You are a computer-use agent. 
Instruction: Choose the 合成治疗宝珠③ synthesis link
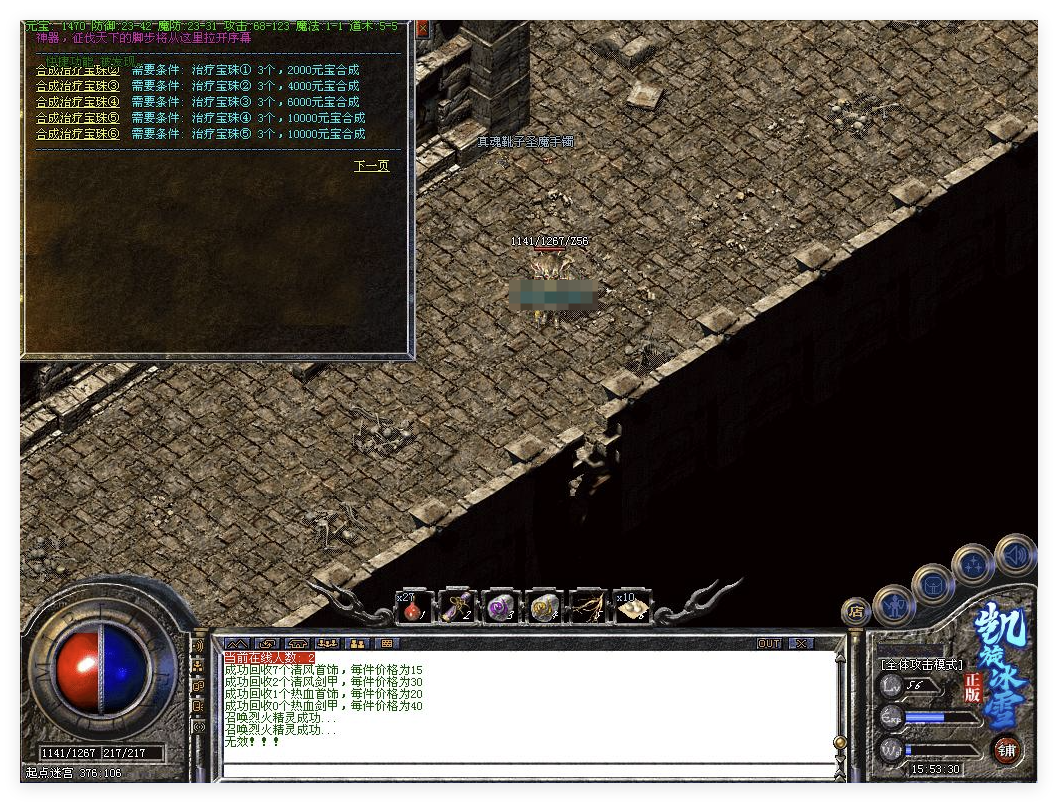coord(77,86)
